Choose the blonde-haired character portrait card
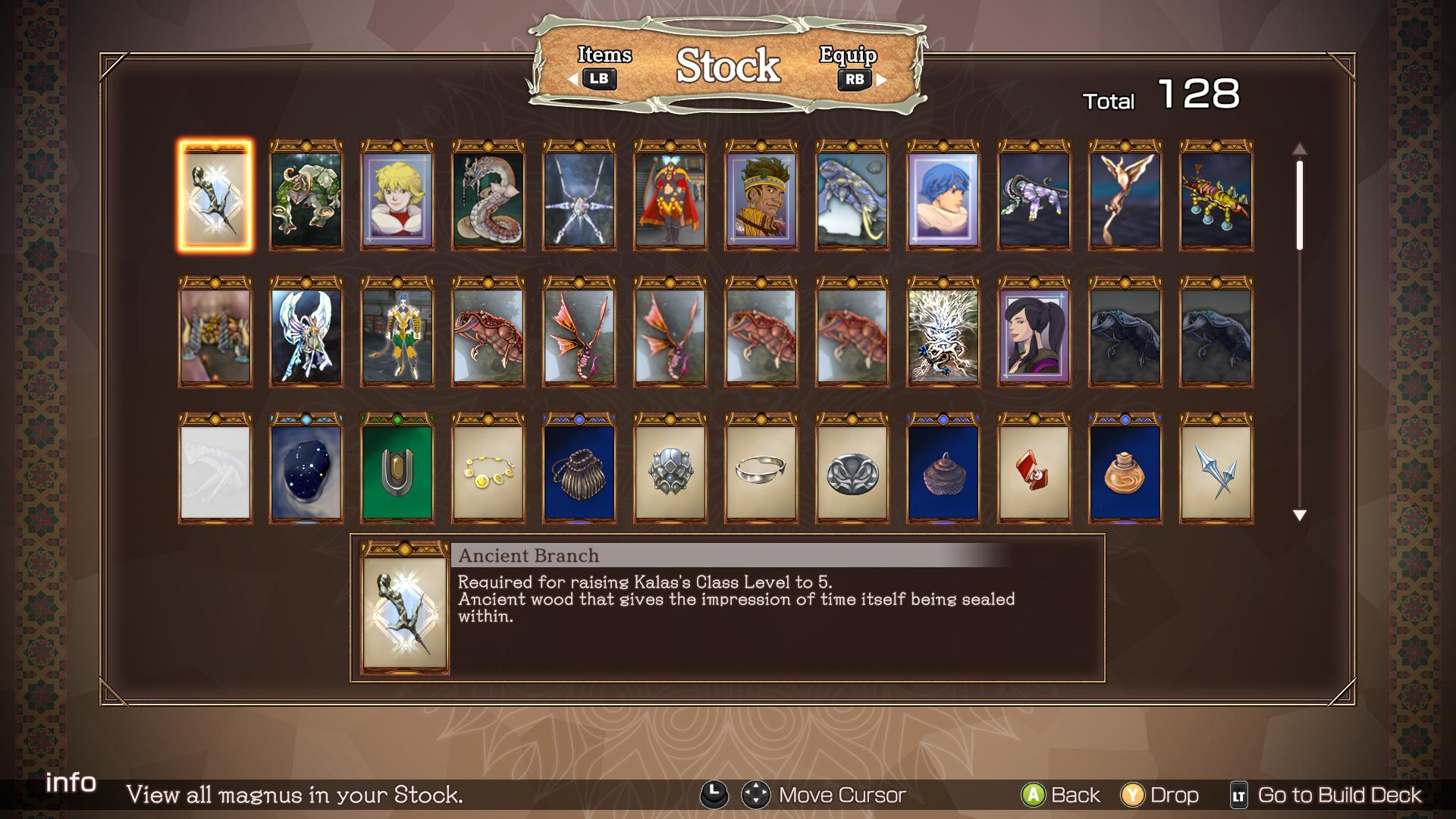The width and height of the screenshot is (1456, 819). [x=397, y=196]
